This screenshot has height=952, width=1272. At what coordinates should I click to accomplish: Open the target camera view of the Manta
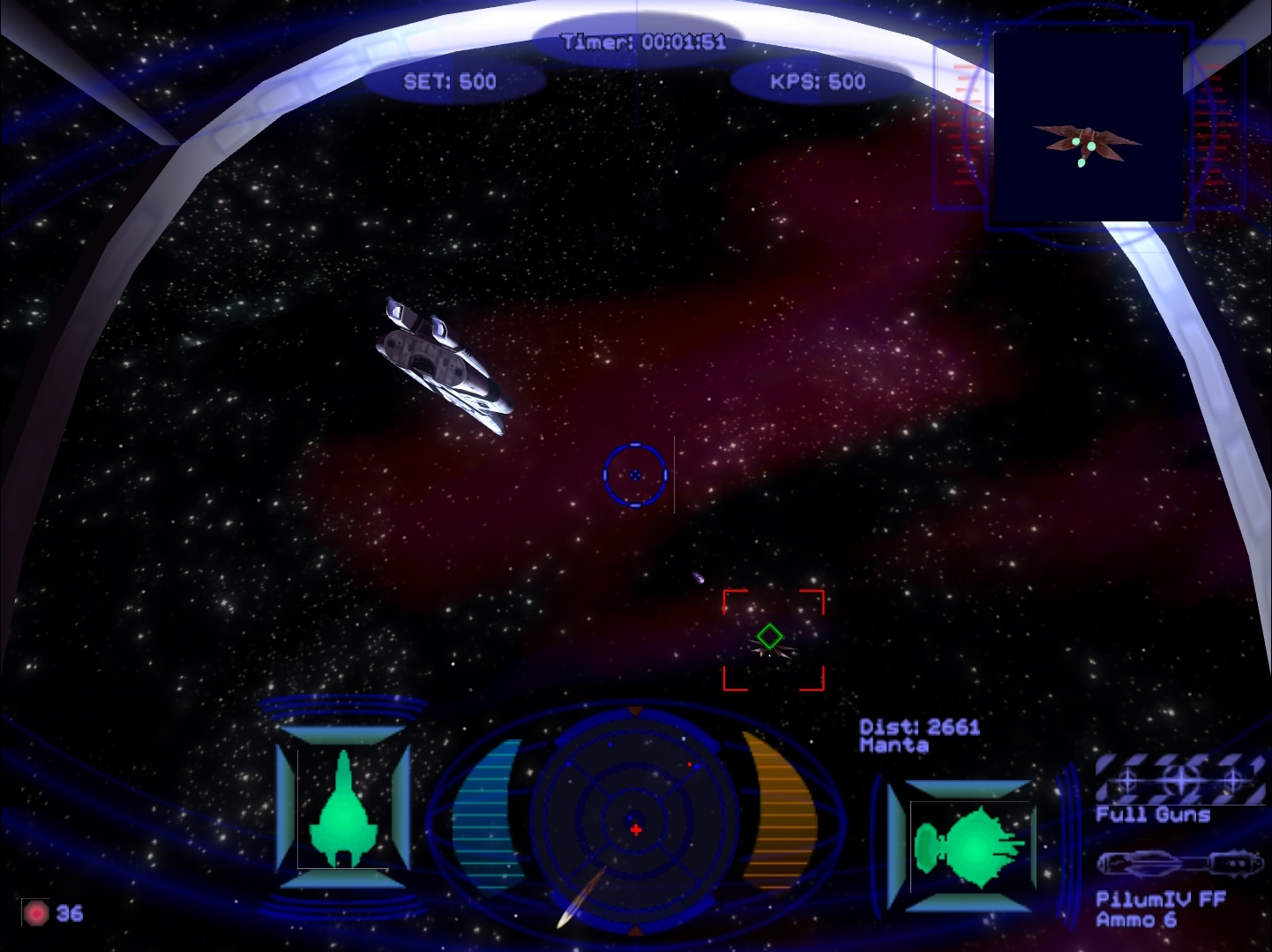coord(1089,126)
